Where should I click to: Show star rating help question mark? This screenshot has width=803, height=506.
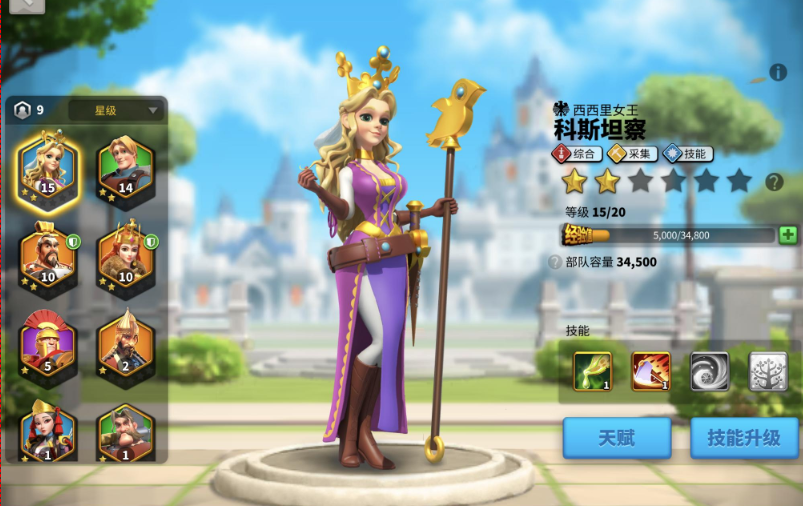[x=773, y=182]
